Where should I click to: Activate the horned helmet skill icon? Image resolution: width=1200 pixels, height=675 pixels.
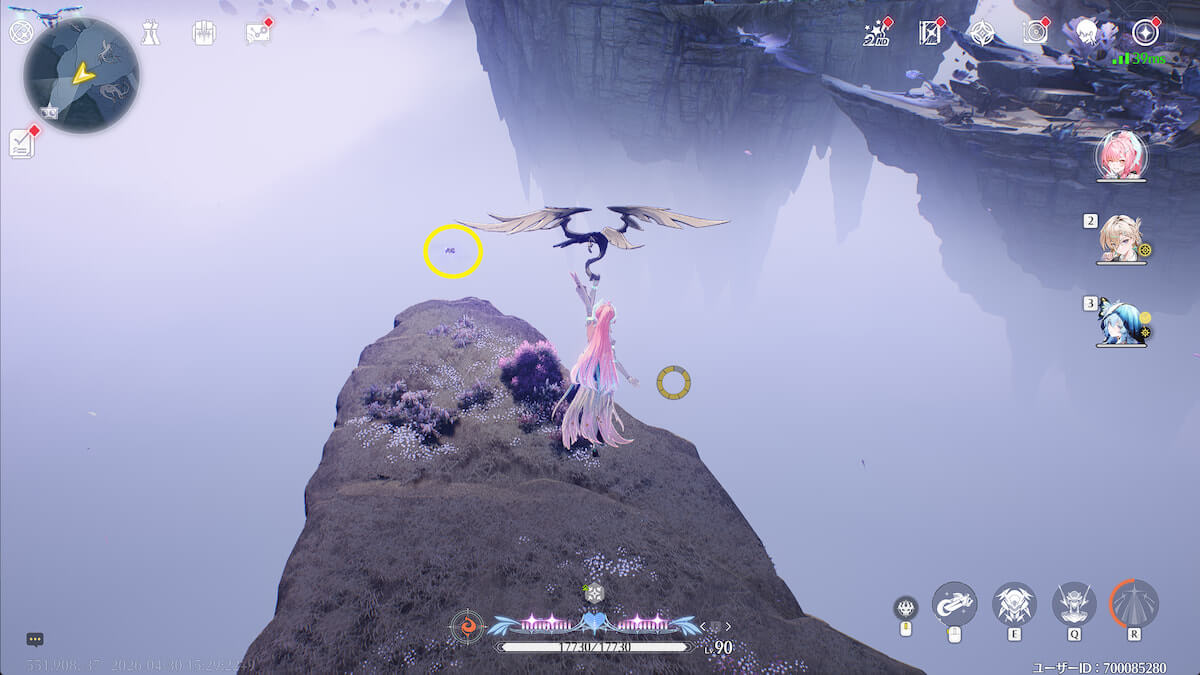(x=1074, y=603)
